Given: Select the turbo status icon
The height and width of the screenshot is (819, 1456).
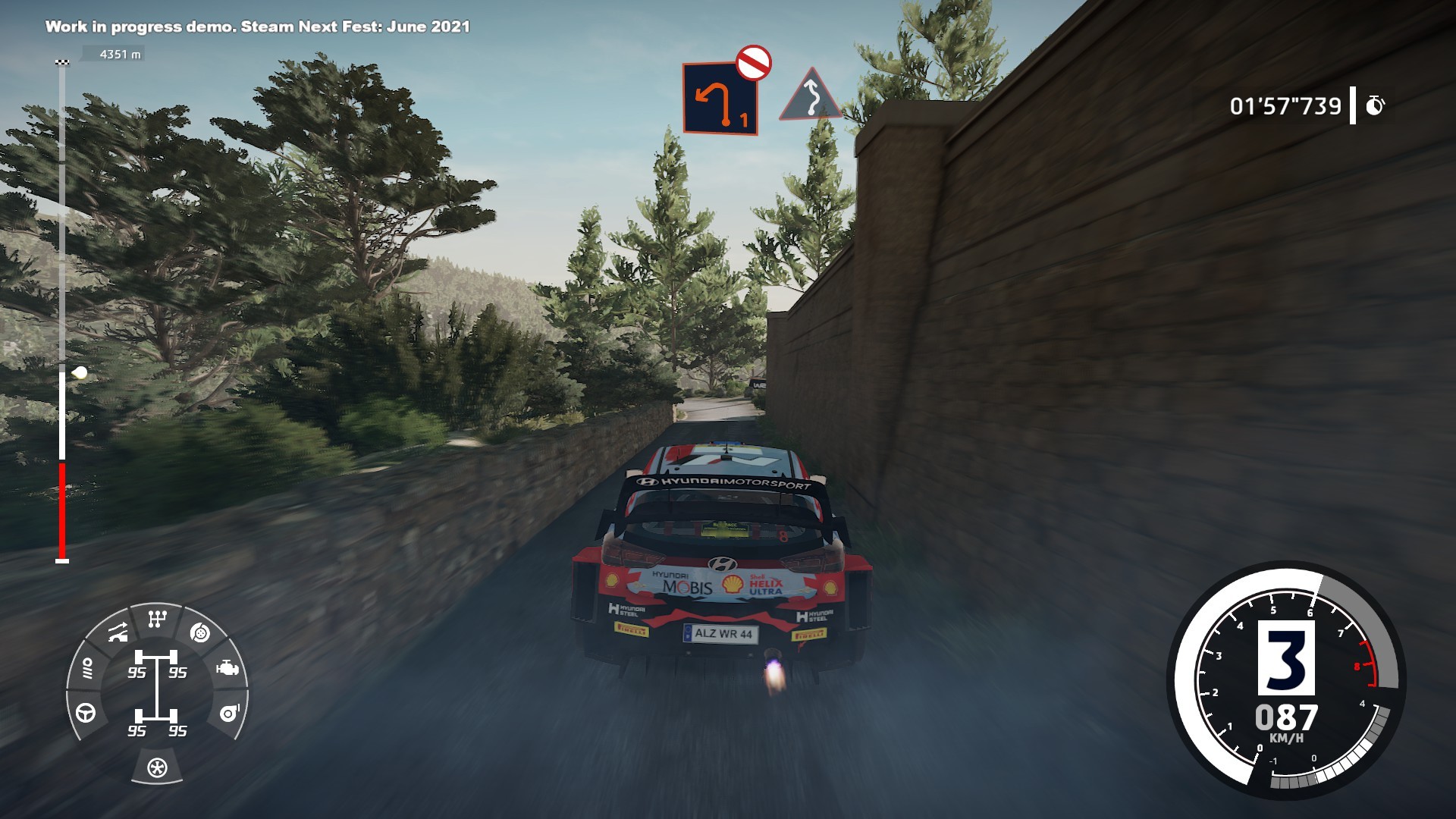Looking at the screenshot, I should pyautogui.click(x=229, y=714).
